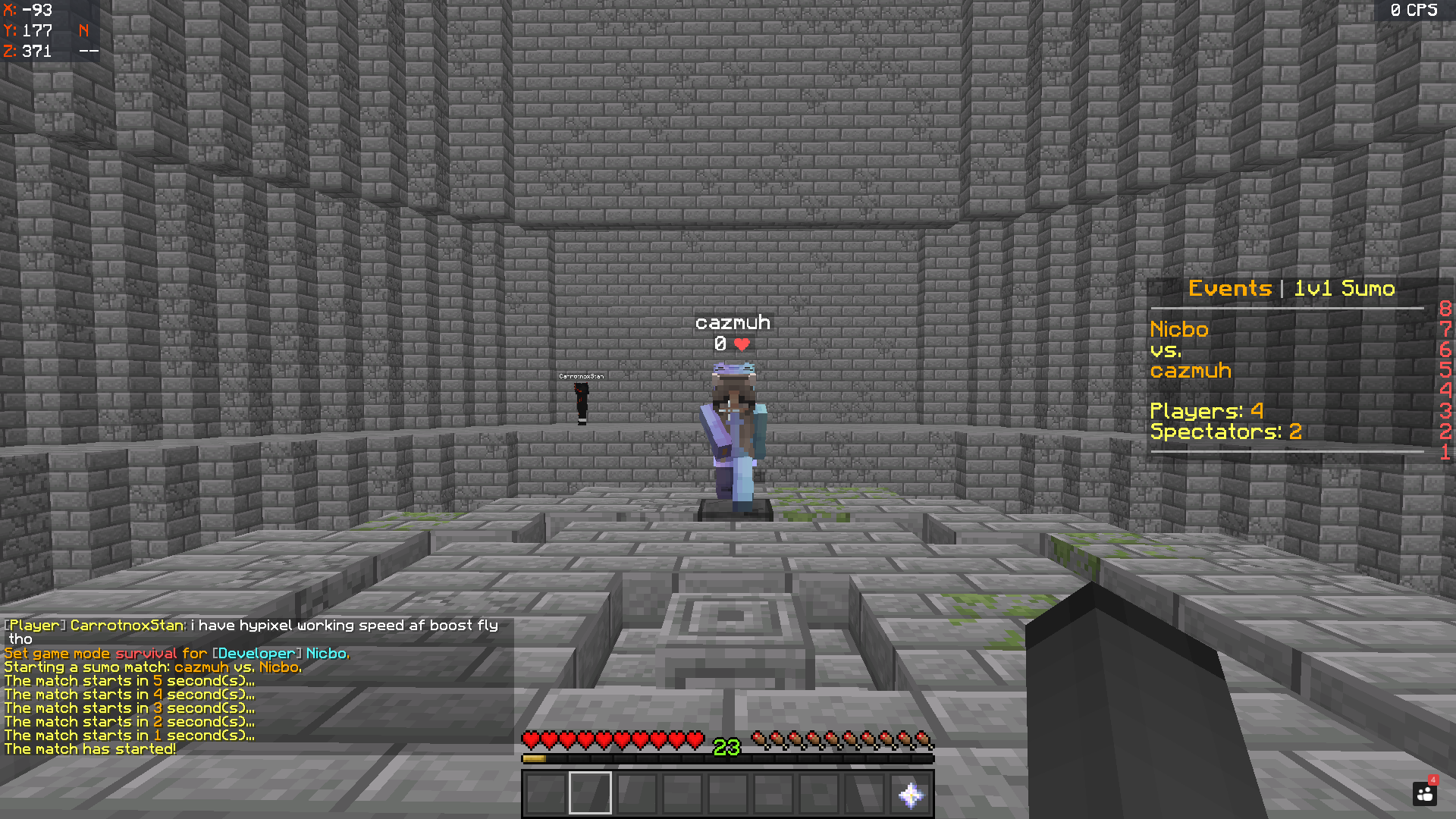Click the orange N compass indicator
This screenshot has height=819, width=1456.
(x=82, y=31)
